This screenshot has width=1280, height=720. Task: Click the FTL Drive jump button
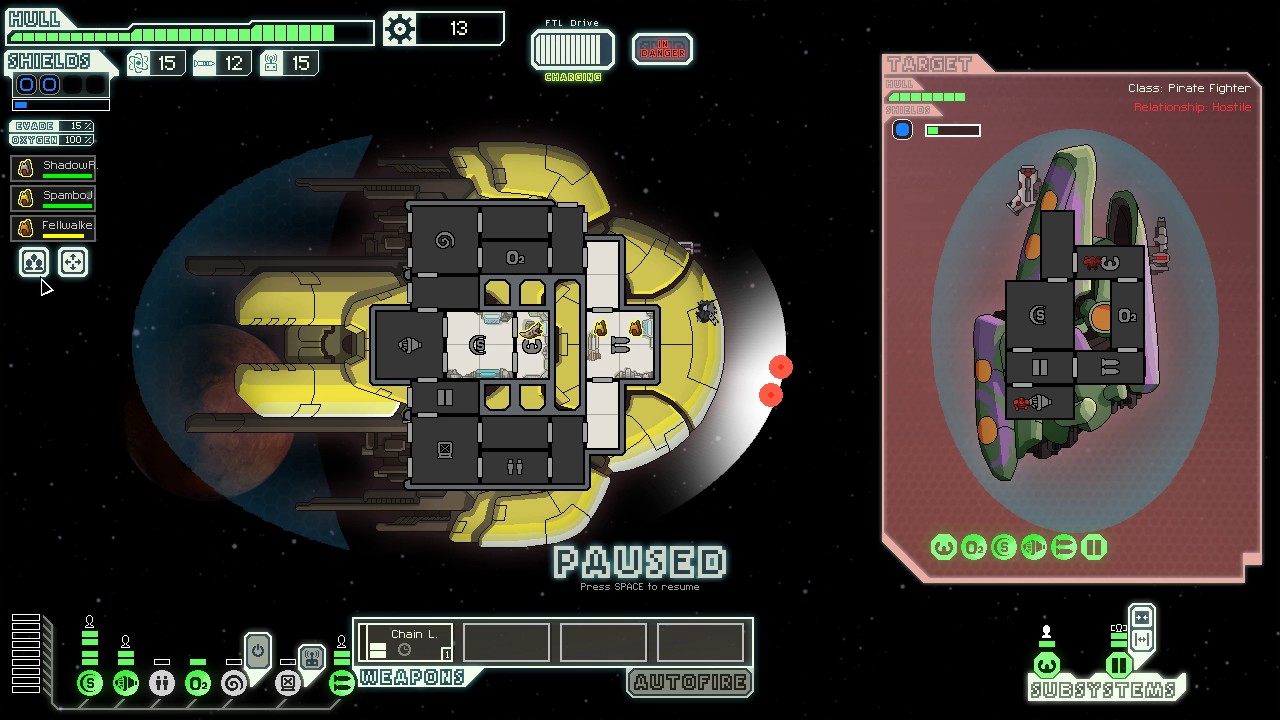click(x=572, y=49)
